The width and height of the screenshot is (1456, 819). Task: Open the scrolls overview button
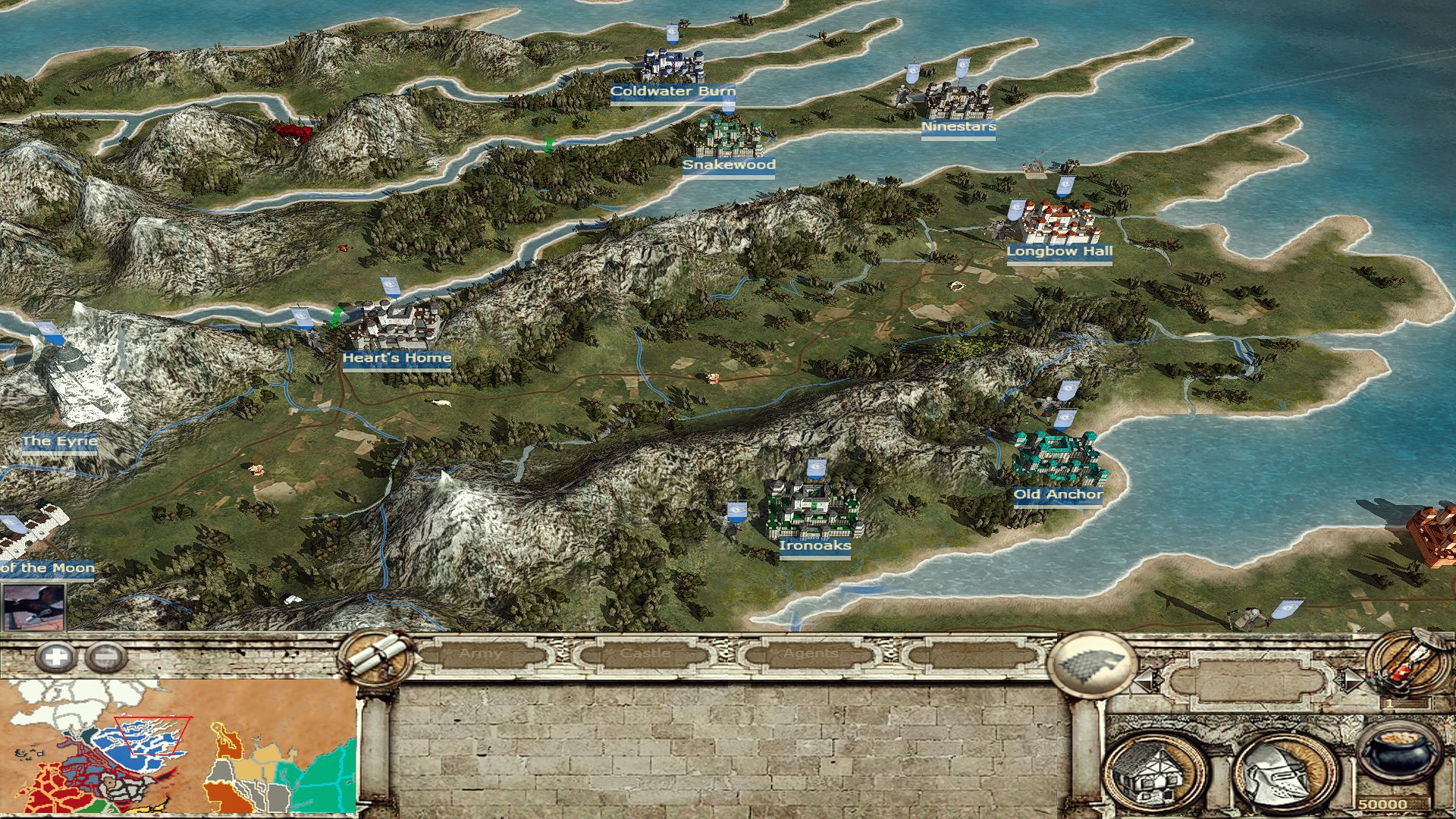pyautogui.click(x=378, y=657)
